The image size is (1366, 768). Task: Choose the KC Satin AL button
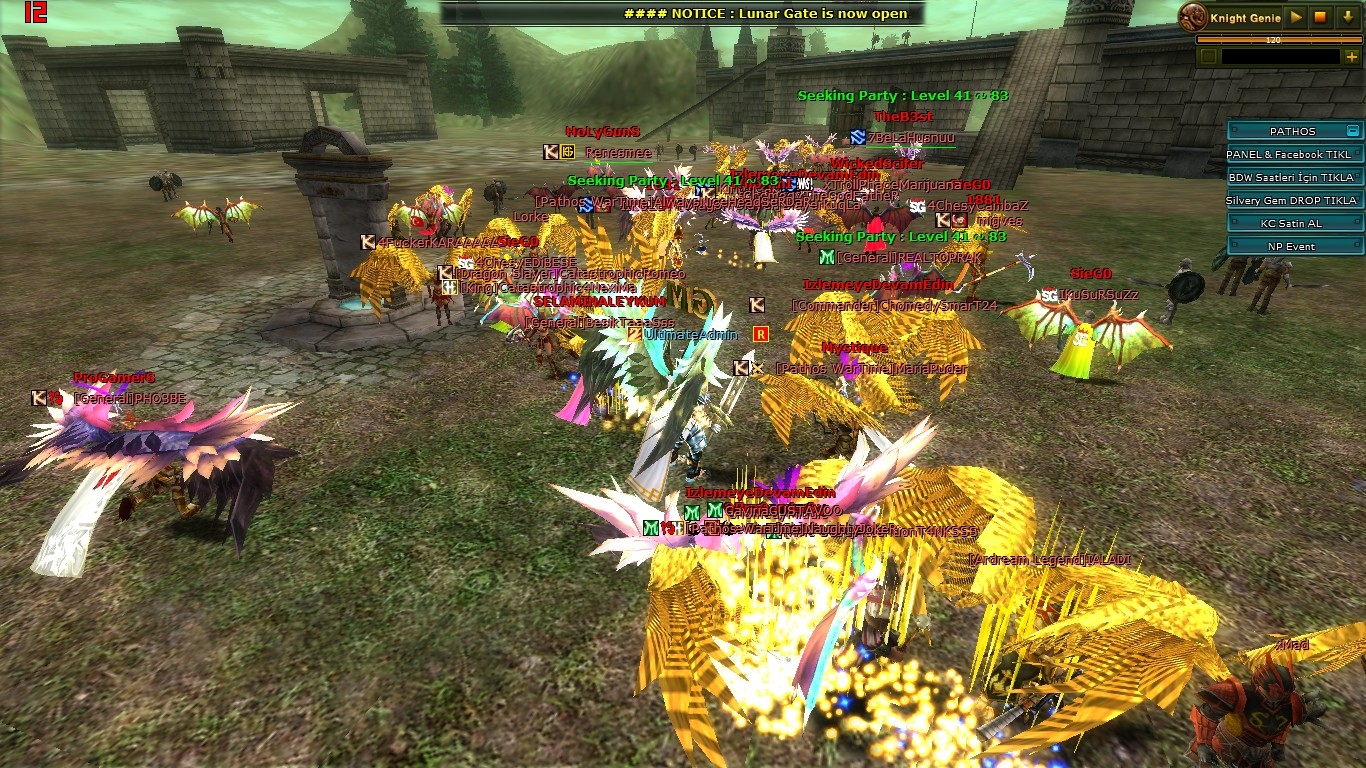1294,223
